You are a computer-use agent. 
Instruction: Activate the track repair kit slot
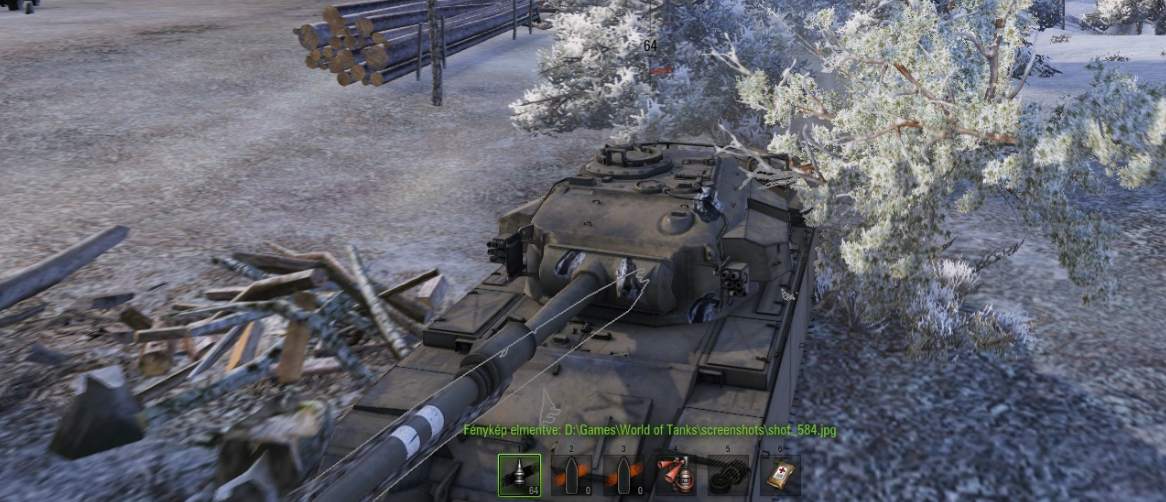(727, 475)
